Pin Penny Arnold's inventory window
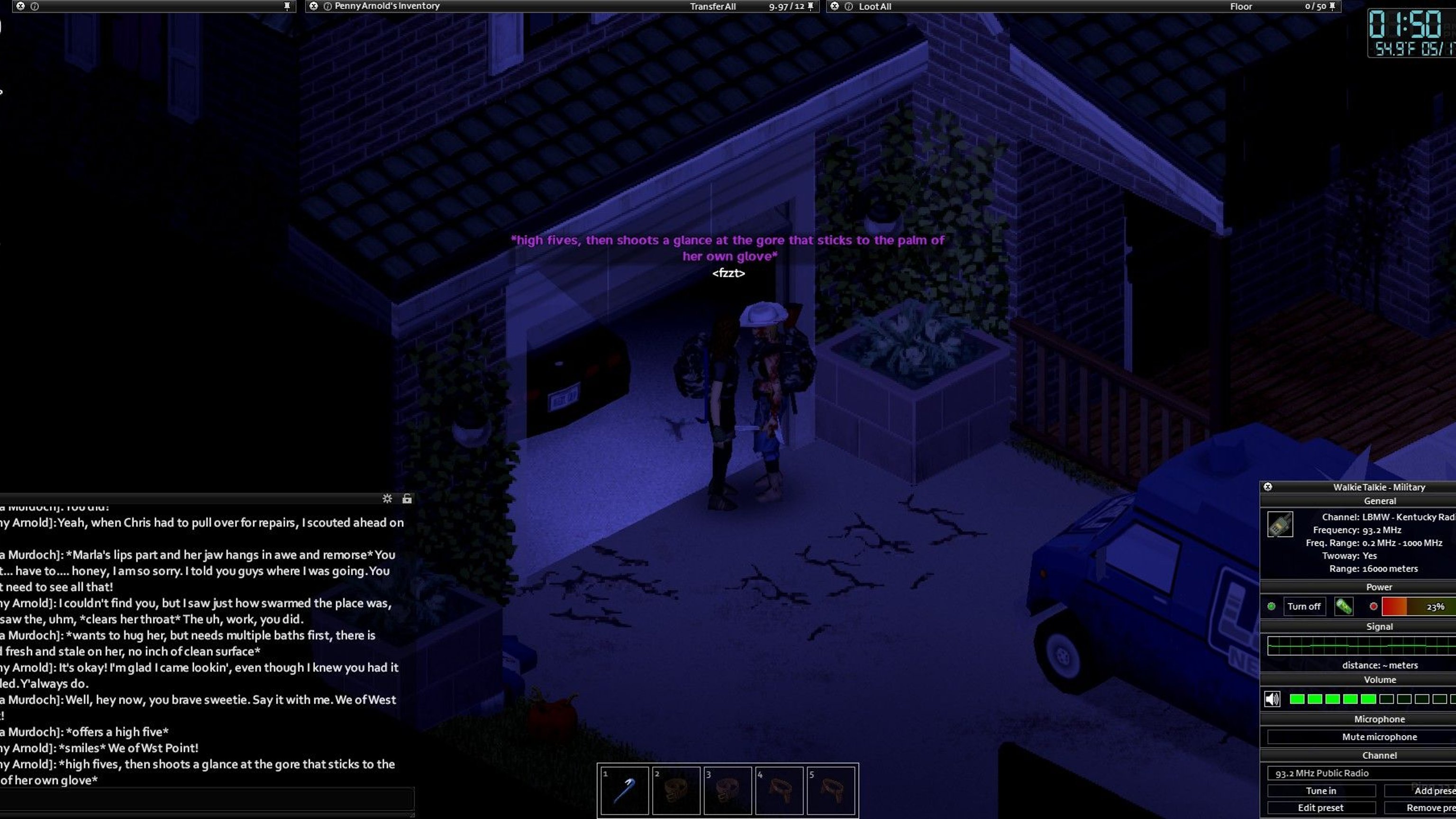This screenshot has width=1456, height=819. (x=810, y=6)
